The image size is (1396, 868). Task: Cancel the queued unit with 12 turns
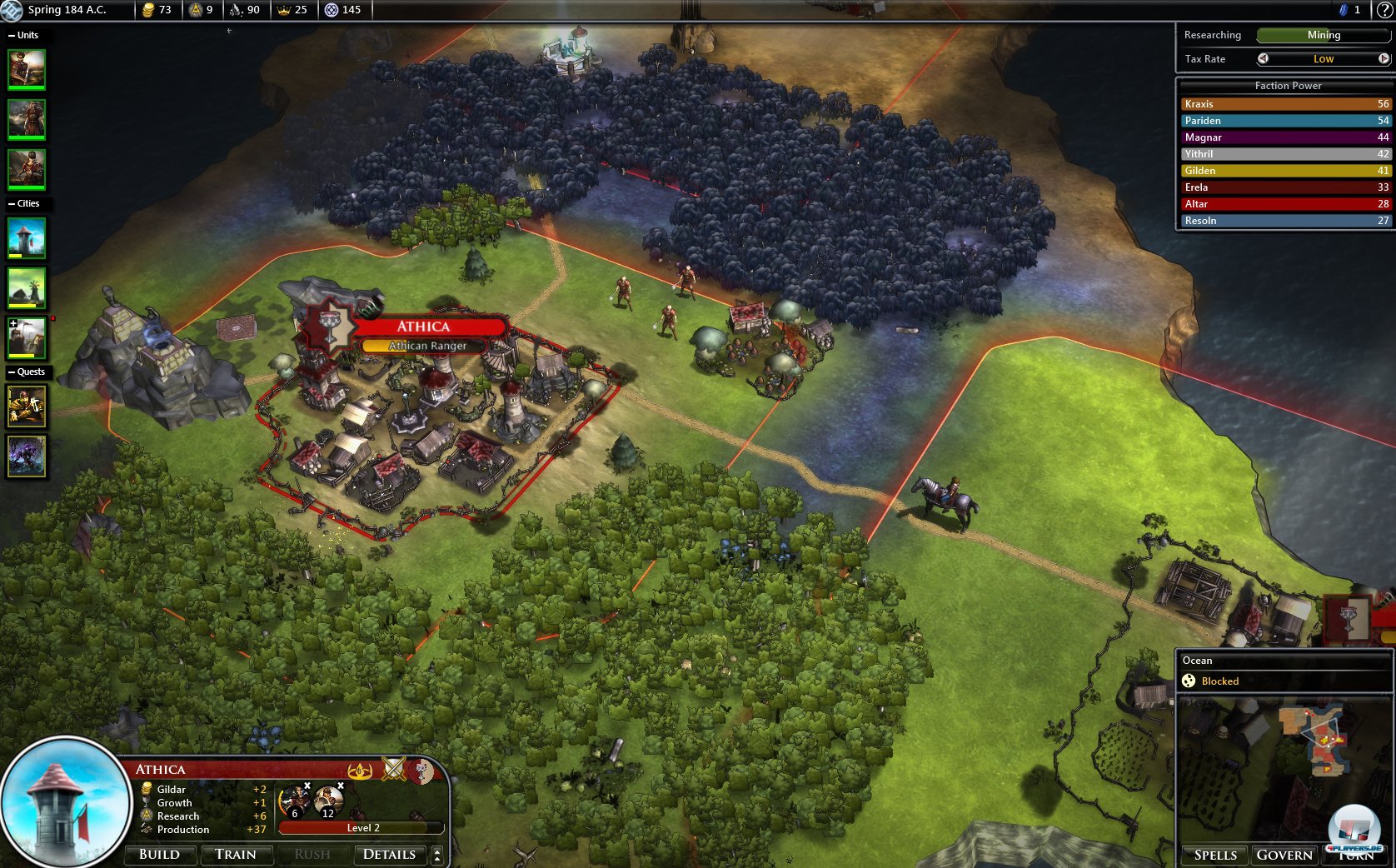point(340,786)
